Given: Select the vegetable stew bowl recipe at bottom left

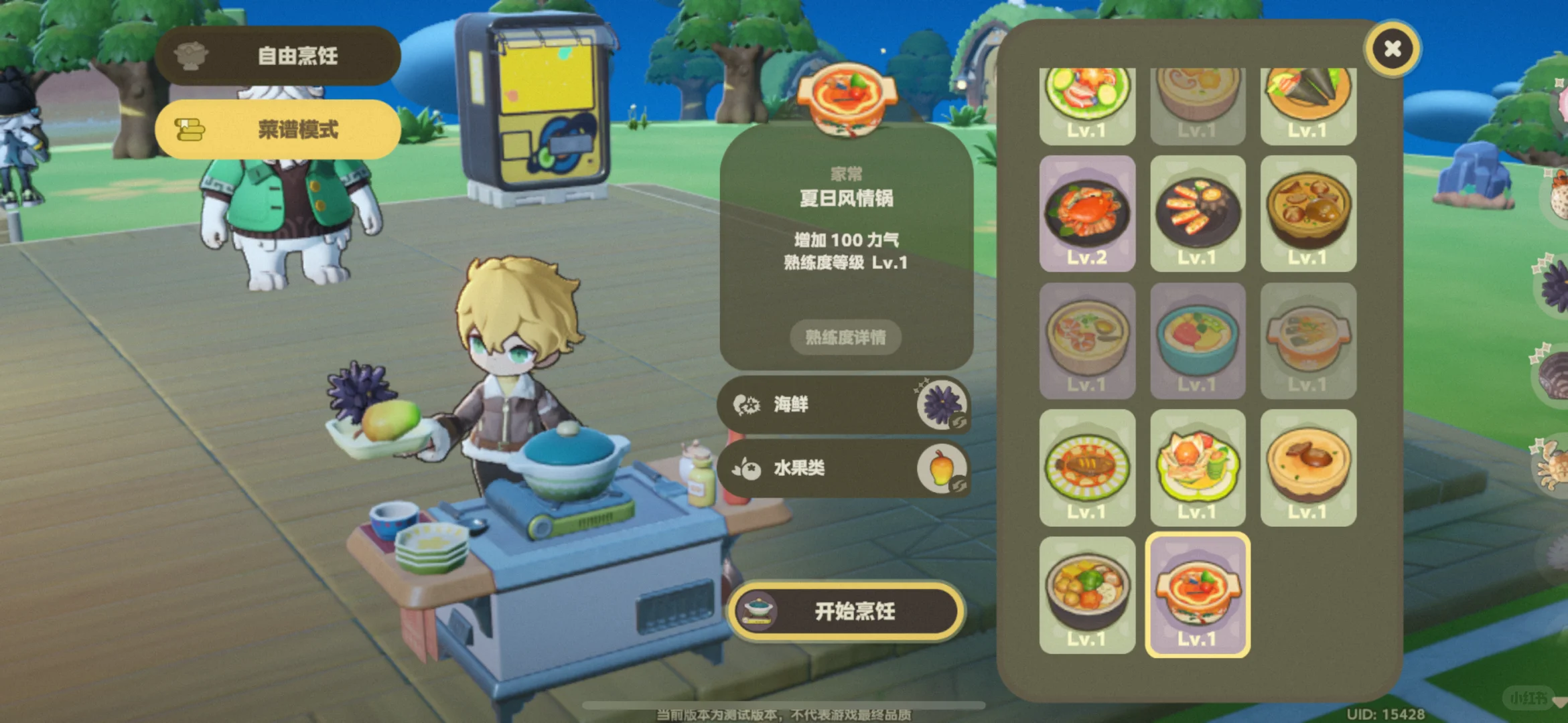Looking at the screenshot, I should pyautogui.click(x=1086, y=592).
